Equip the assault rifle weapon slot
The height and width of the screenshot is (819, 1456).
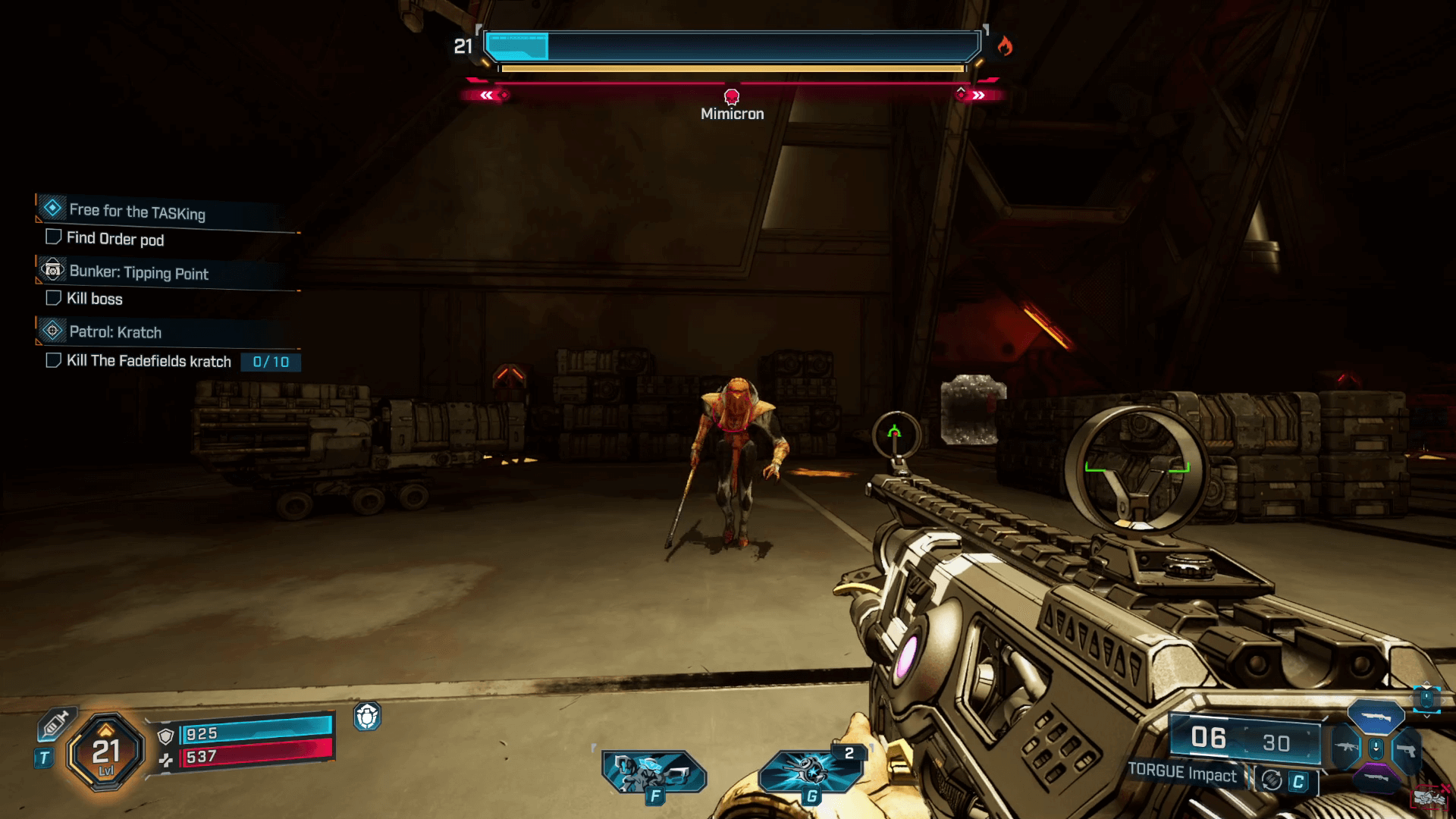click(1345, 748)
